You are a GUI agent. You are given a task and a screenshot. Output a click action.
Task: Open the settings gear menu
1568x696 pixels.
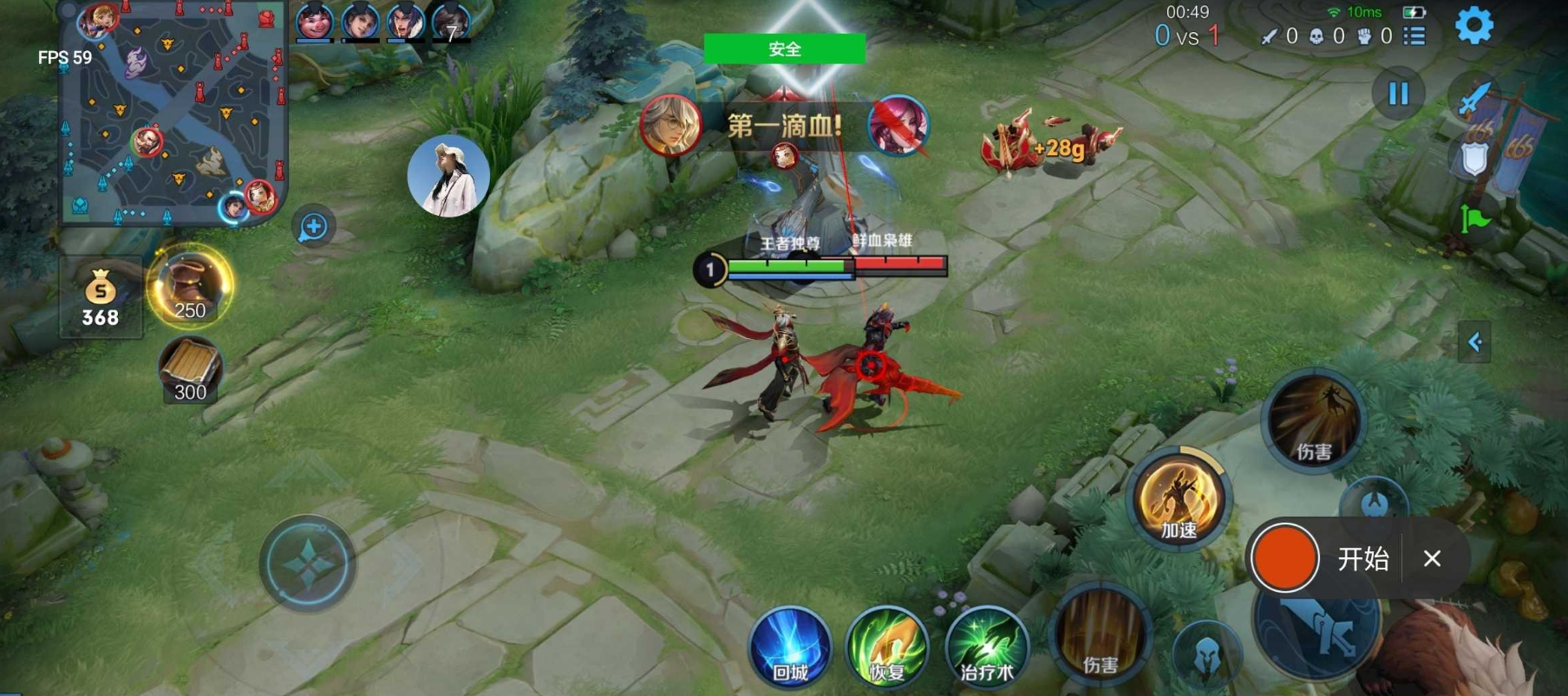1473,26
